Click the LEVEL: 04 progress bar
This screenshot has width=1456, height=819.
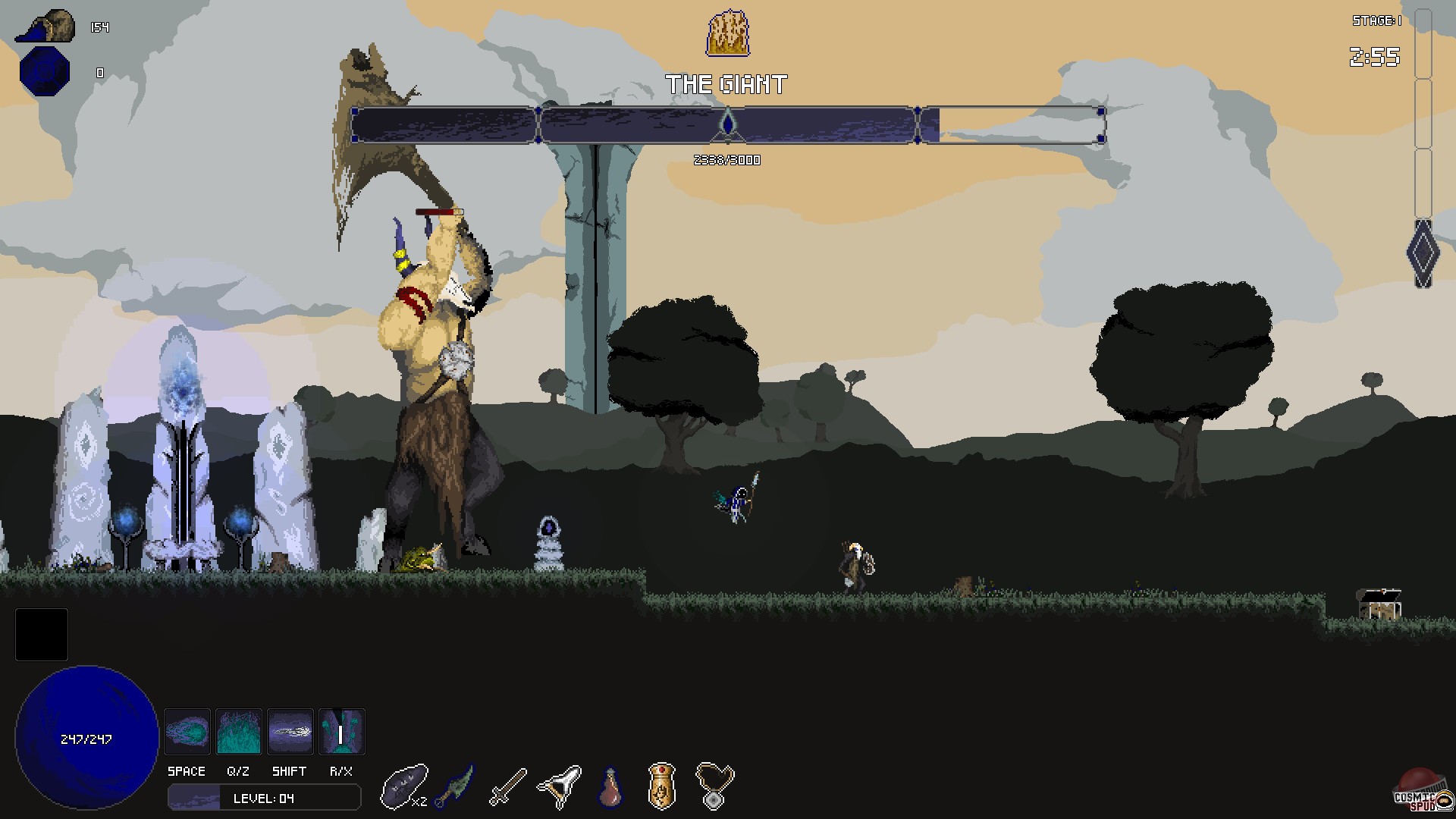click(263, 797)
